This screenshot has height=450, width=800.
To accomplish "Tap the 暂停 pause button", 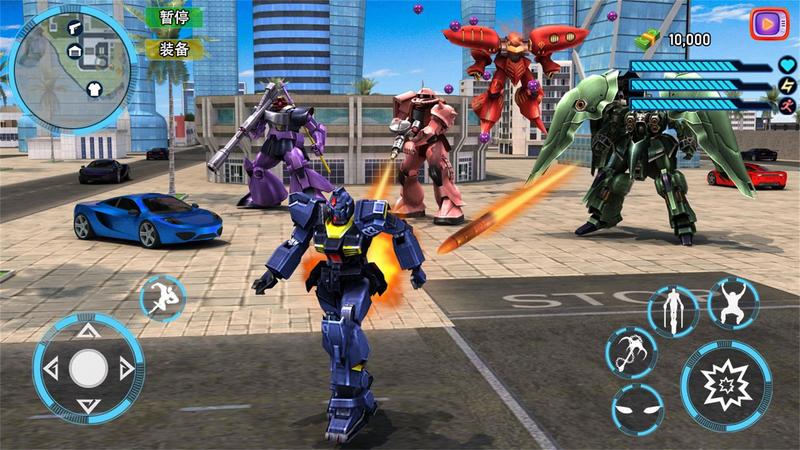I will click(x=174, y=17).
